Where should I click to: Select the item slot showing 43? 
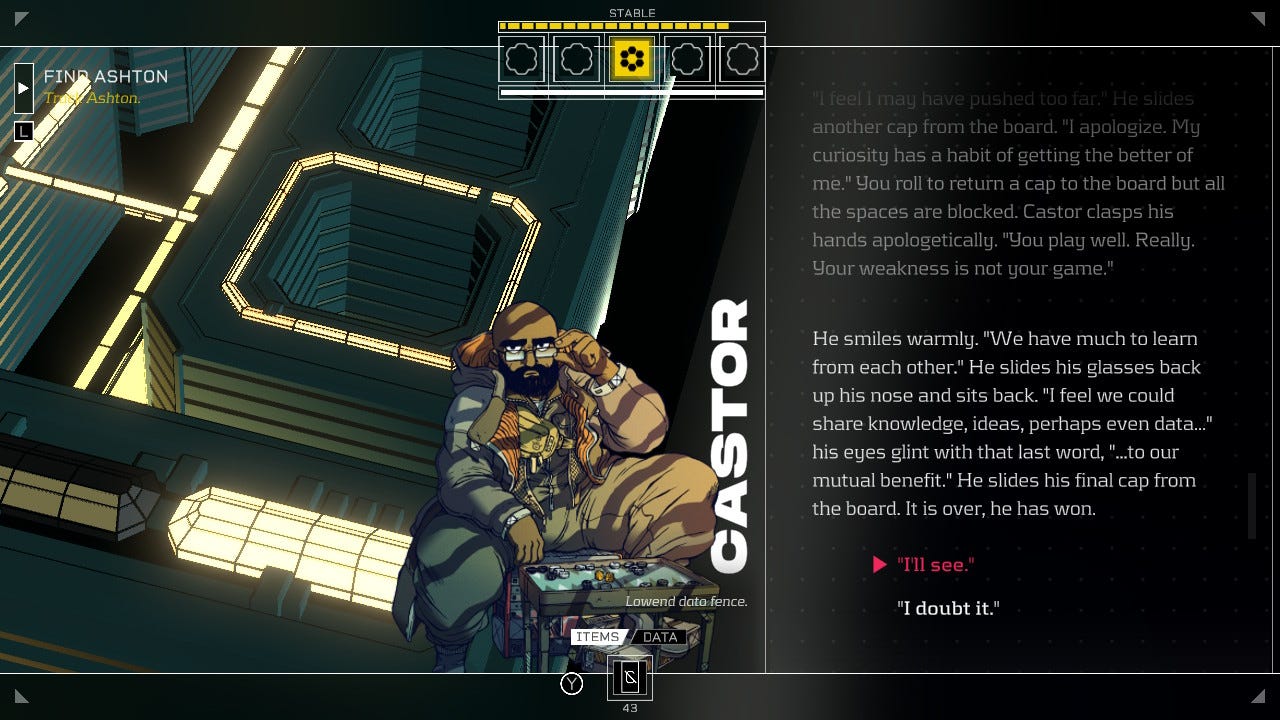630,679
